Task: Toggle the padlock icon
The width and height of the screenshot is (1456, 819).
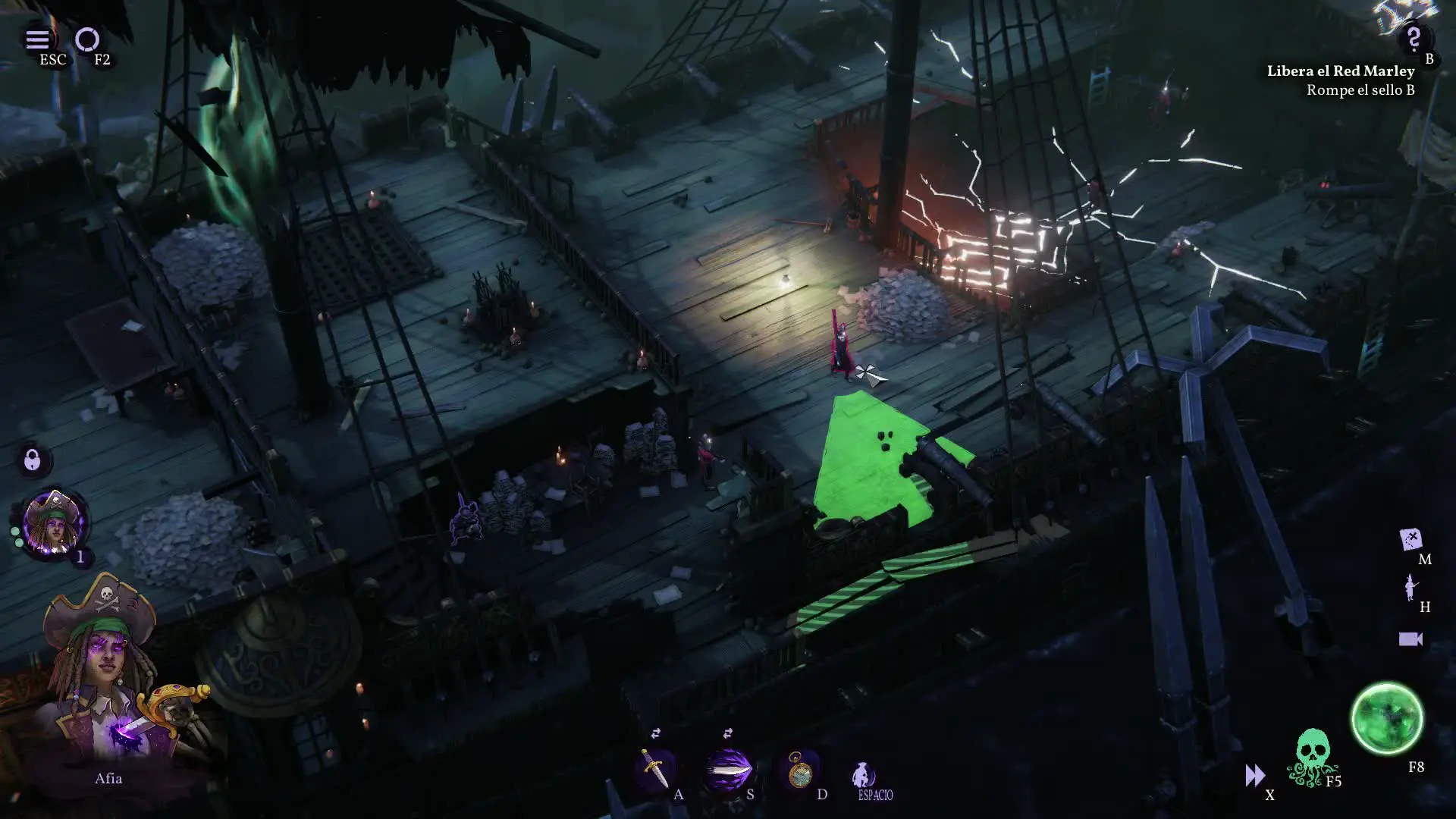Action: point(32,460)
